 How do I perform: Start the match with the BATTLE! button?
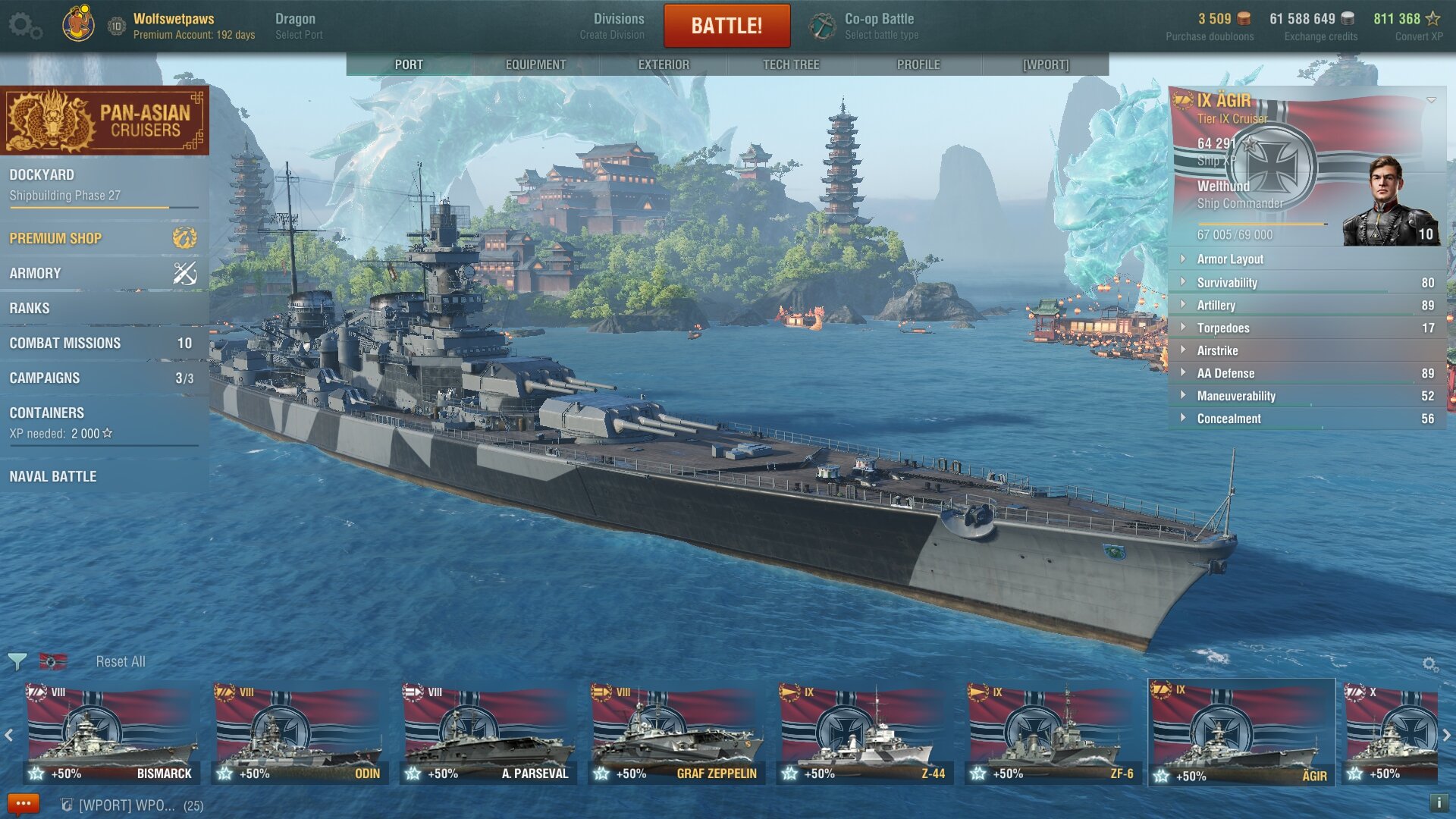click(726, 26)
